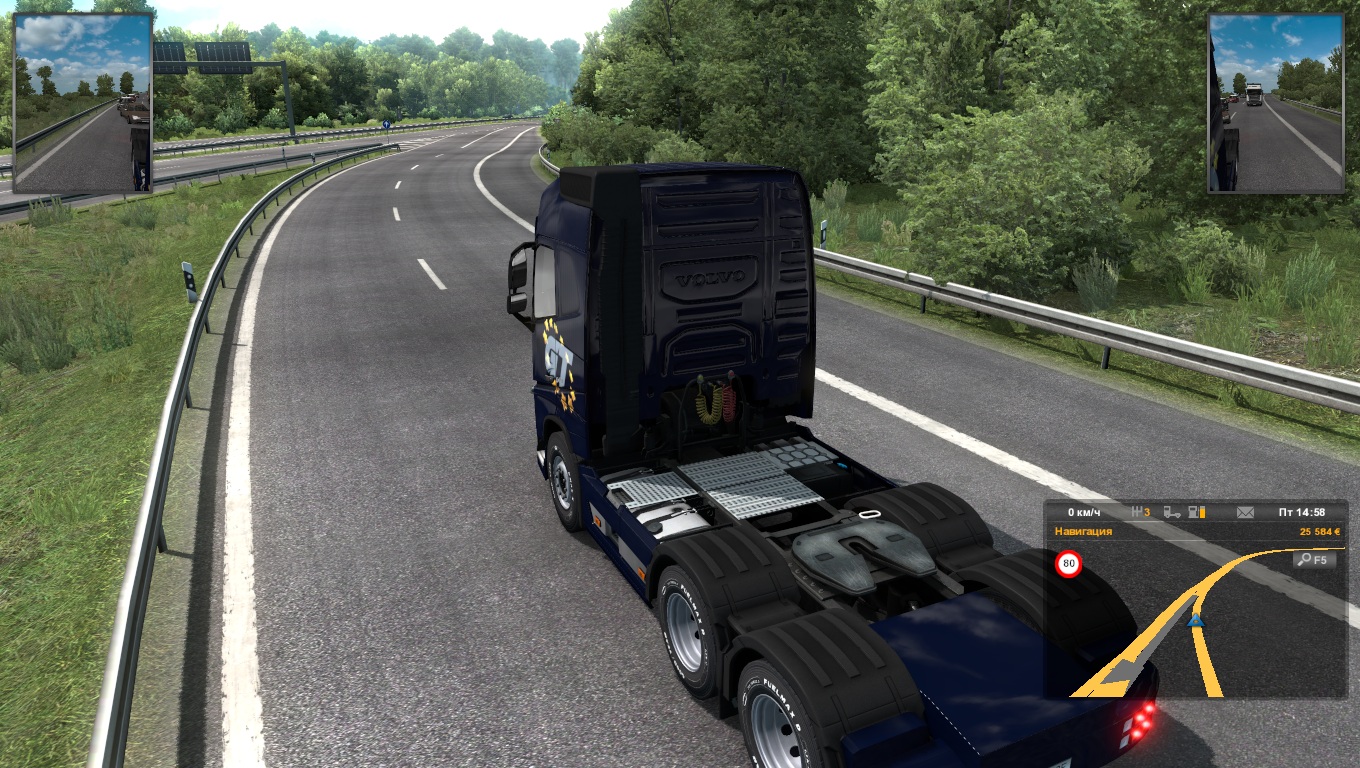Click the truck damage status icon
The image size is (1360, 768).
[x=1172, y=512]
